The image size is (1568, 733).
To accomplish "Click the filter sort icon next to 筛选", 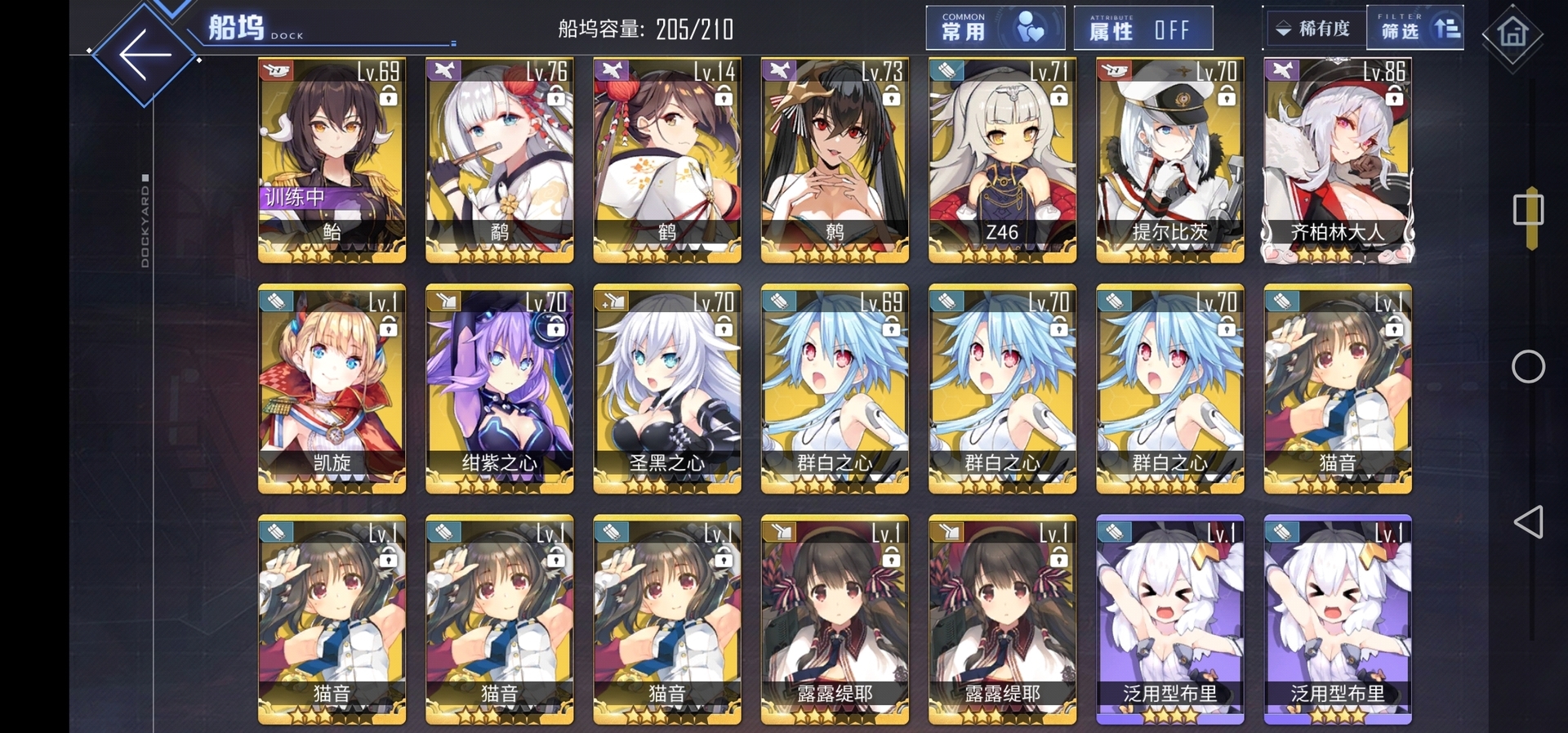I will [1447, 27].
